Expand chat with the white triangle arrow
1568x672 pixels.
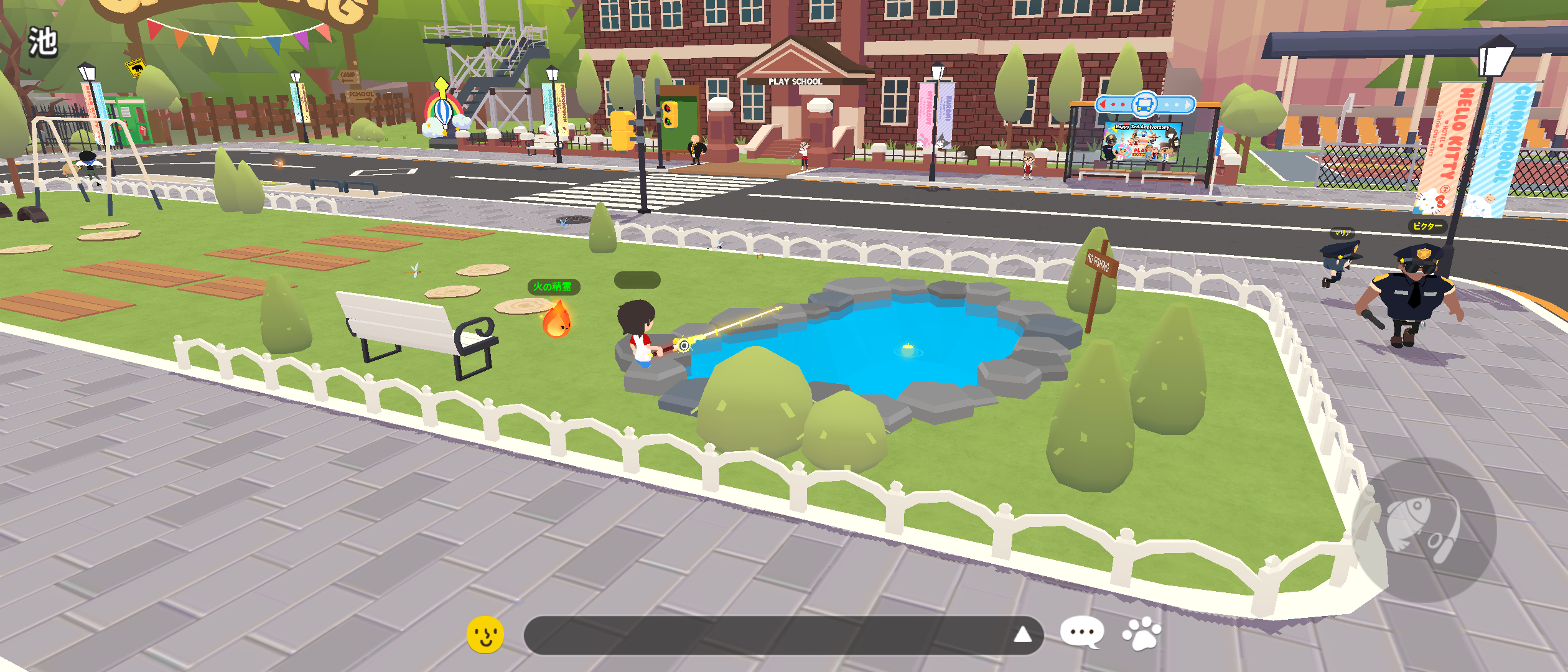tap(1022, 635)
